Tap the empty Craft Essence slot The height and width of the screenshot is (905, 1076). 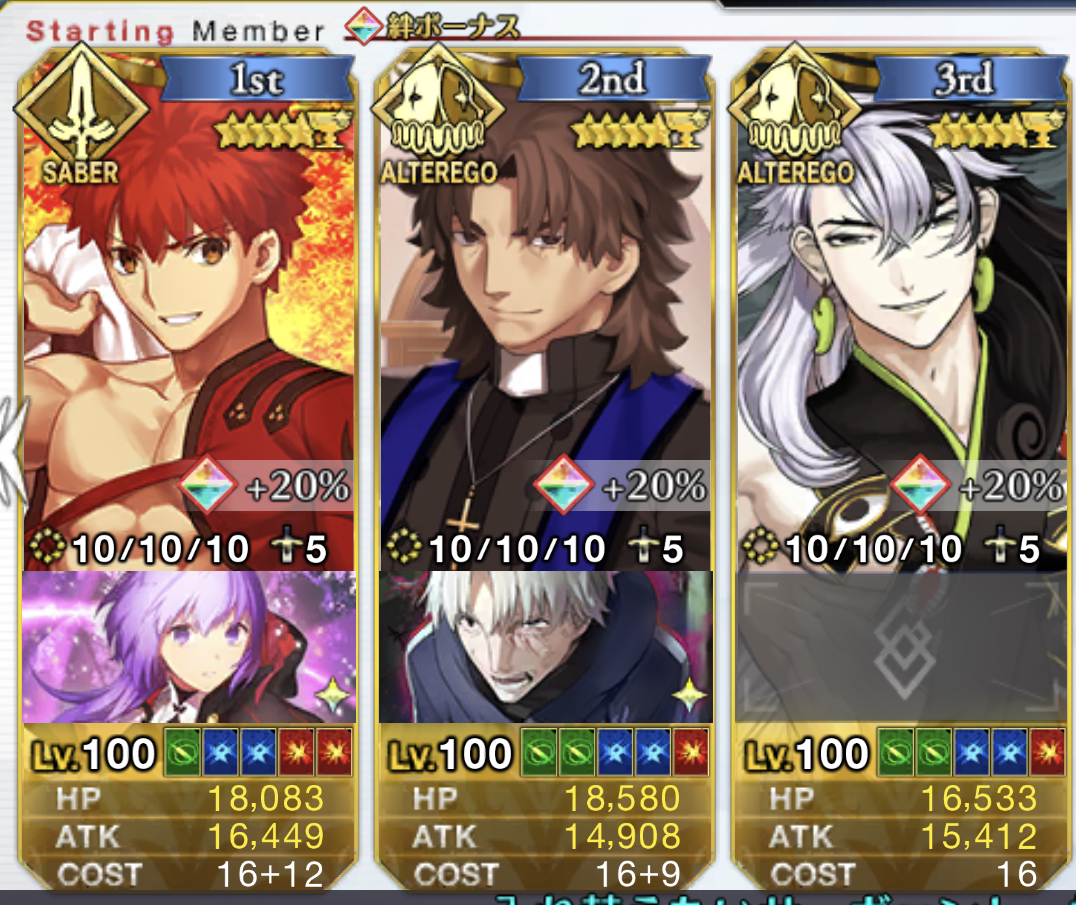pos(900,646)
